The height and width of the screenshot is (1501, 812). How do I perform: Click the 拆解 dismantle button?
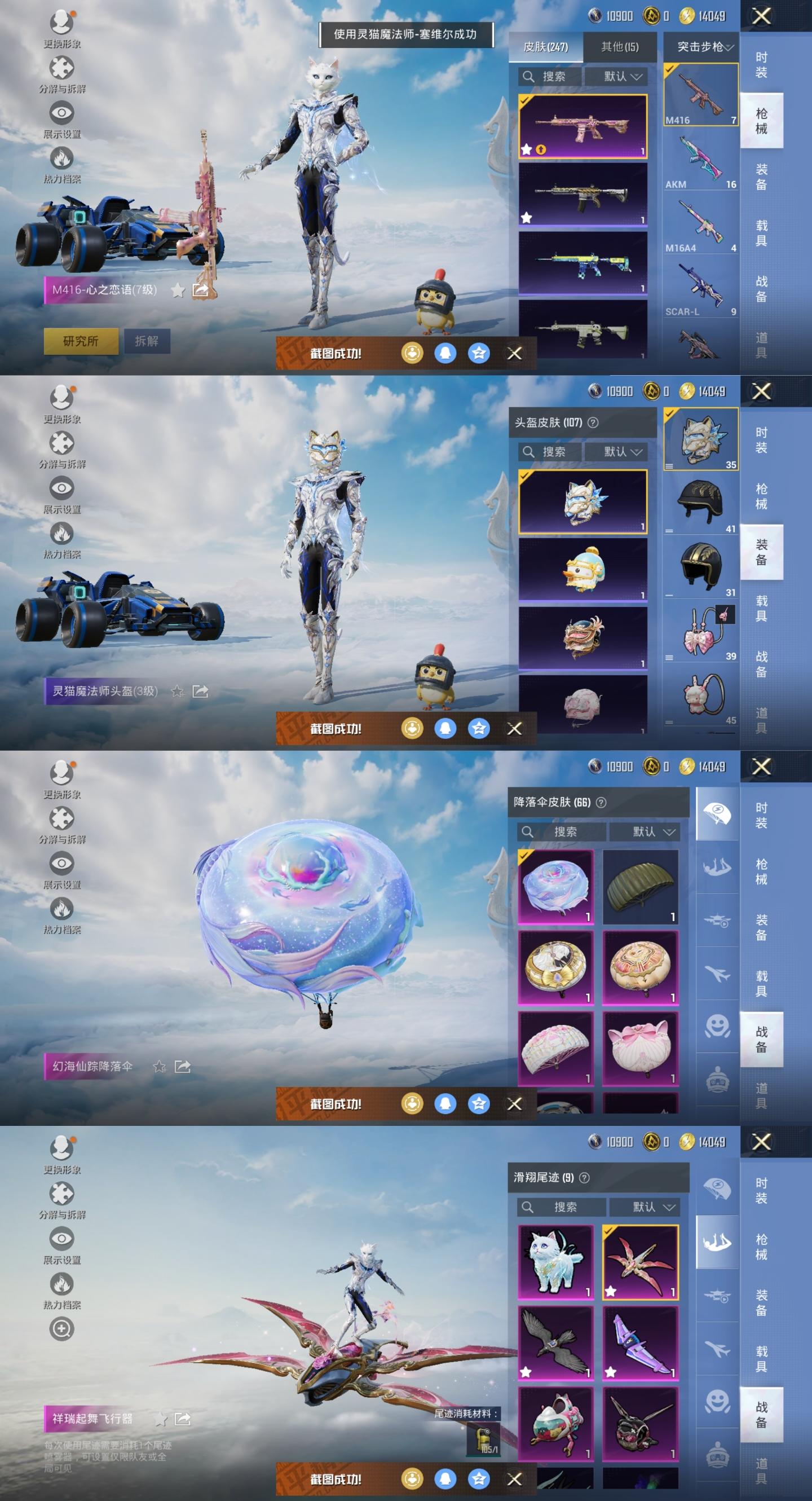[146, 341]
